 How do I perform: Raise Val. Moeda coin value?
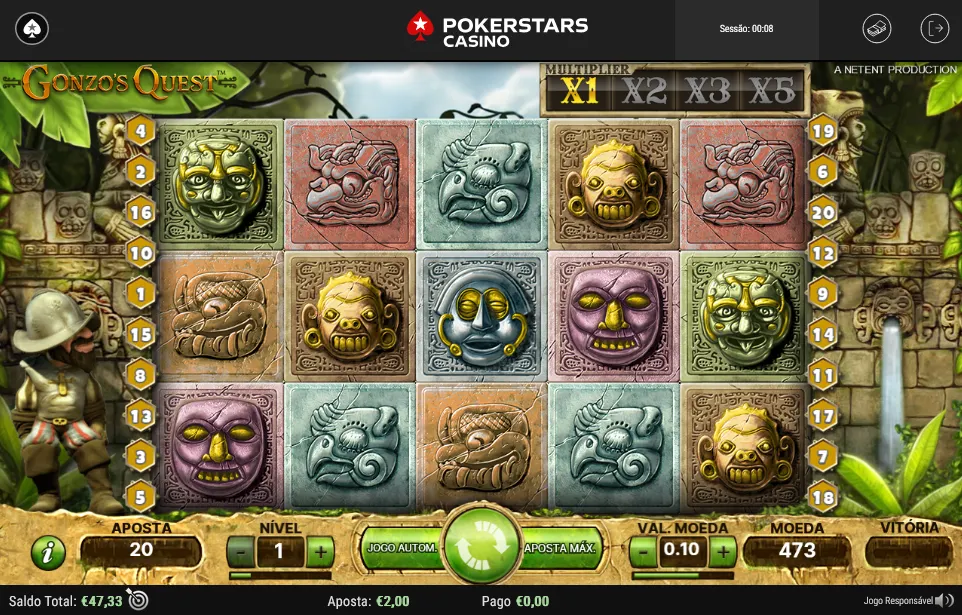click(722, 551)
